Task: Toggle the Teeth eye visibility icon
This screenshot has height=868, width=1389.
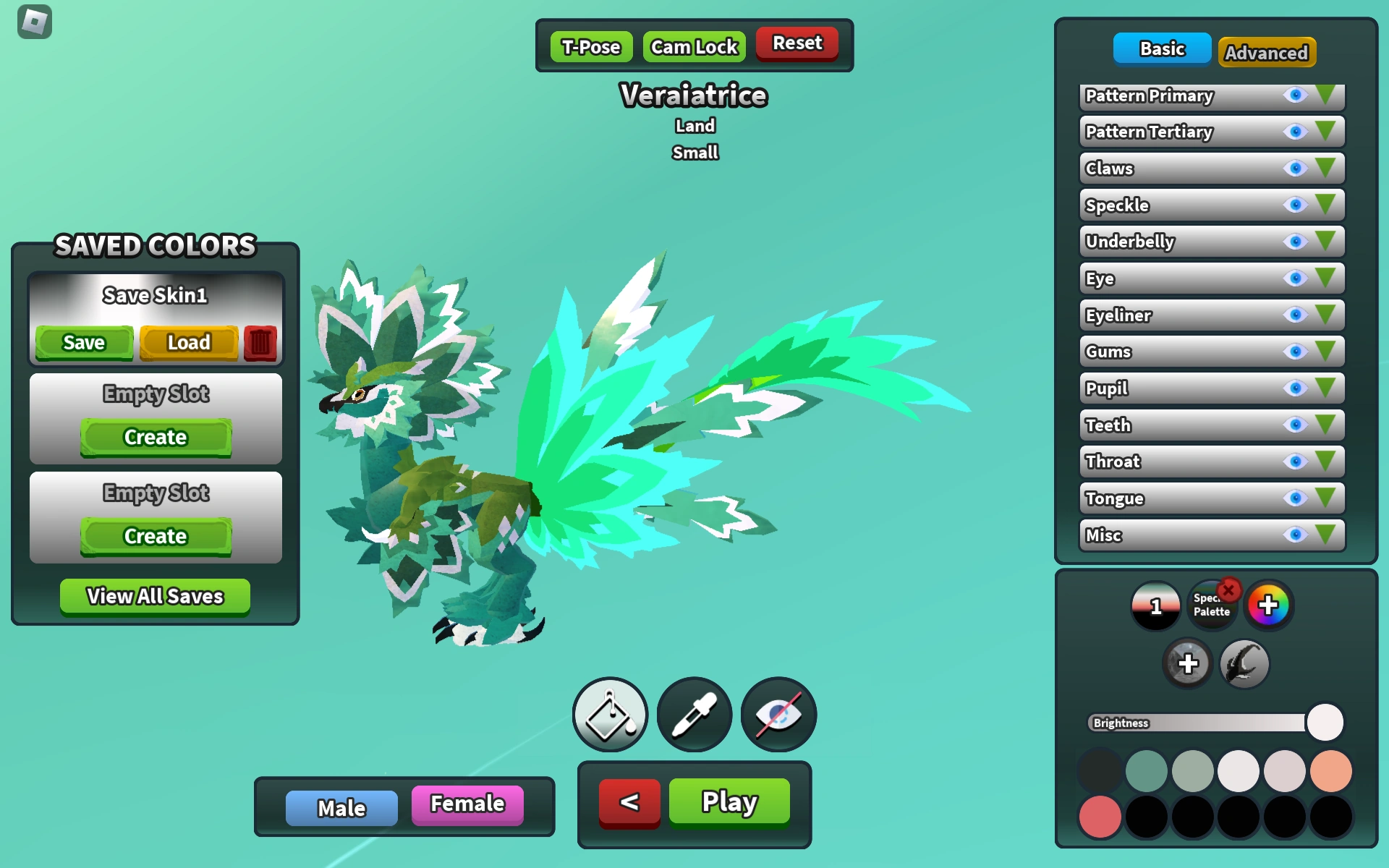Action: [x=1296, y=425]
